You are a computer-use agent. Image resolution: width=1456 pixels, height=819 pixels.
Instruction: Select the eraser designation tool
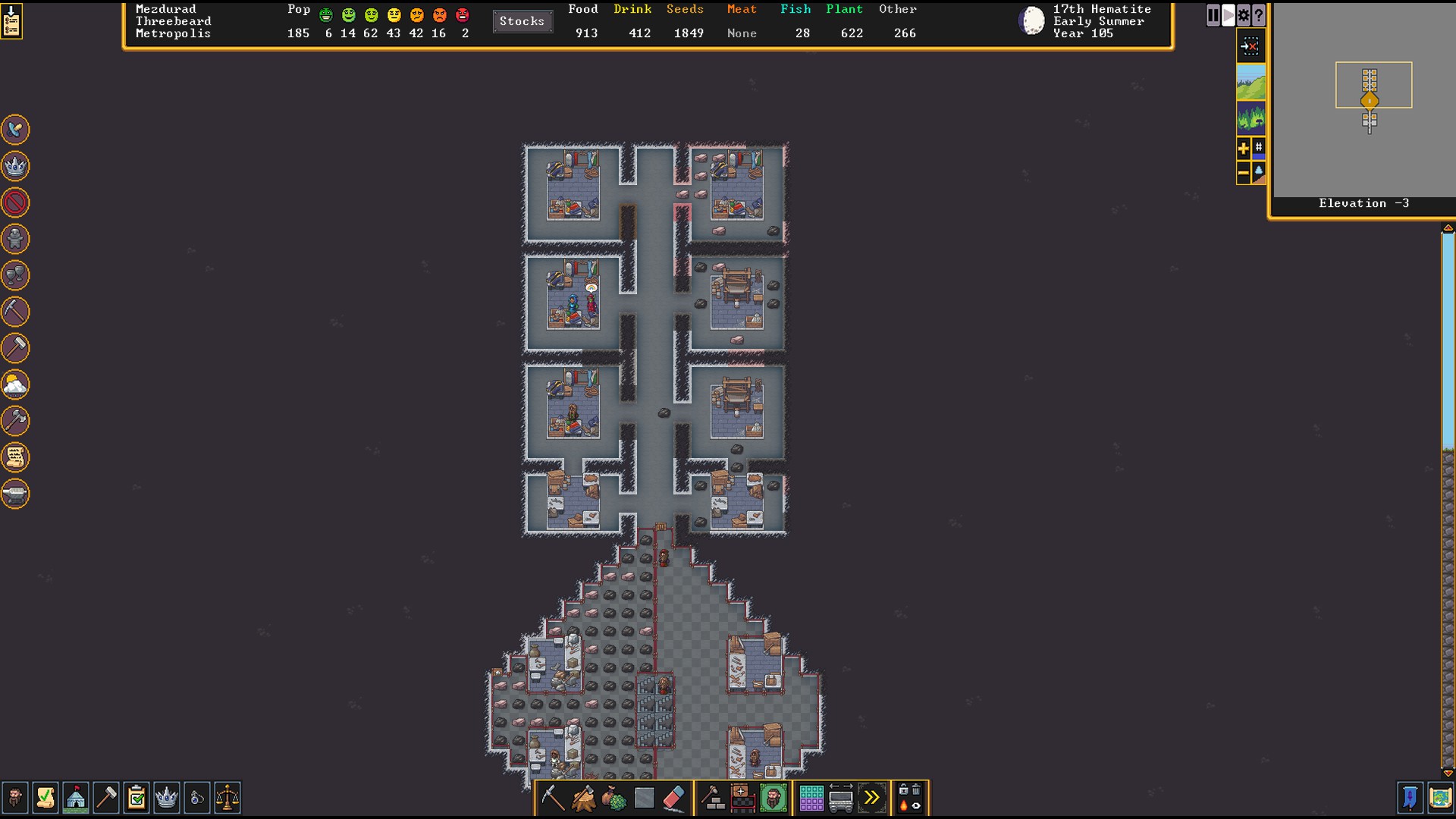point(673,798)
